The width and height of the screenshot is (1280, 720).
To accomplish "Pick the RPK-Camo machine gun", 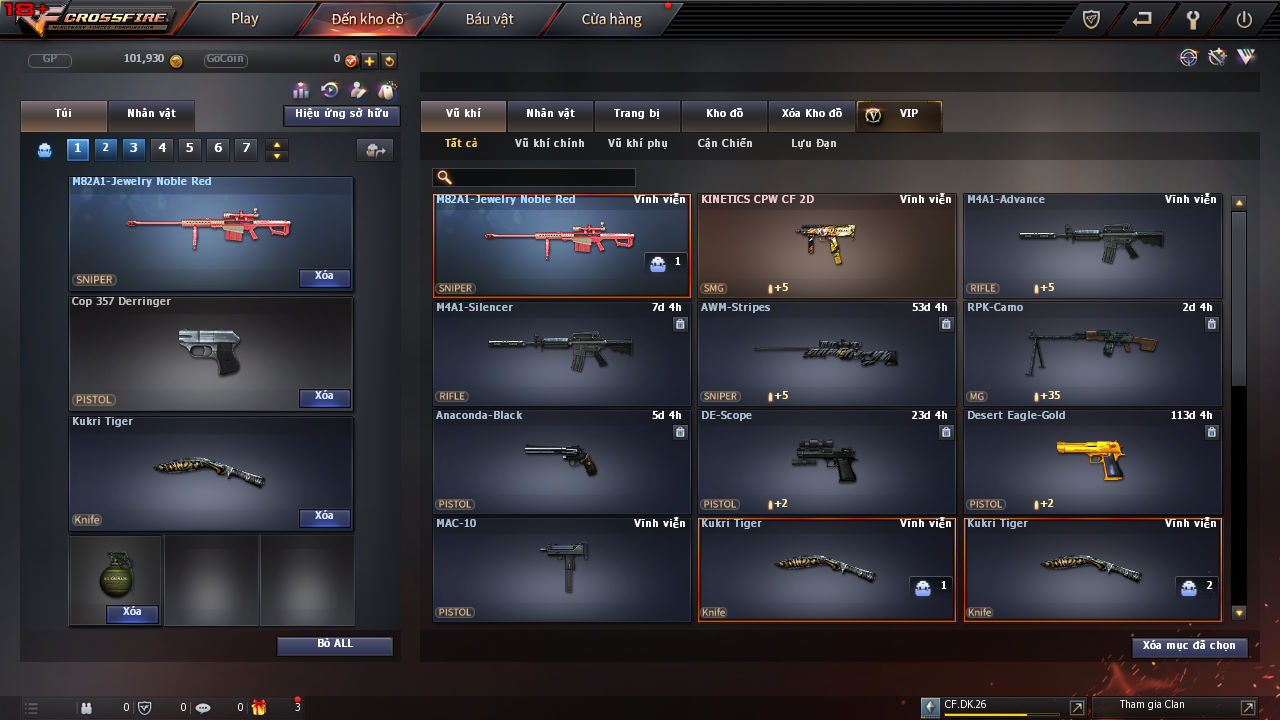I will tap(1092, 354).
